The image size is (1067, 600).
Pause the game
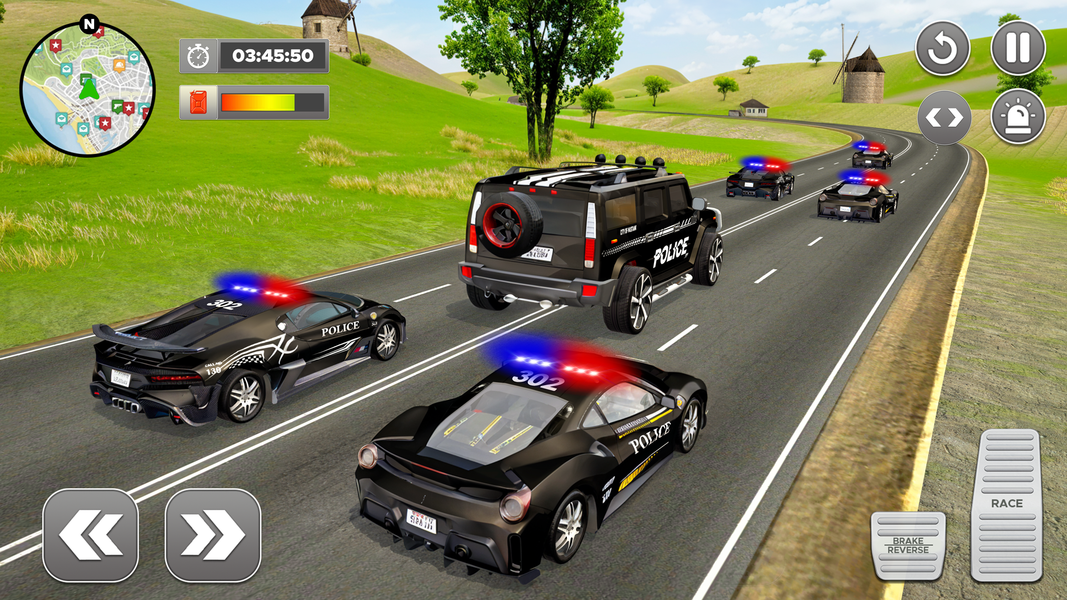(1018, 48)
